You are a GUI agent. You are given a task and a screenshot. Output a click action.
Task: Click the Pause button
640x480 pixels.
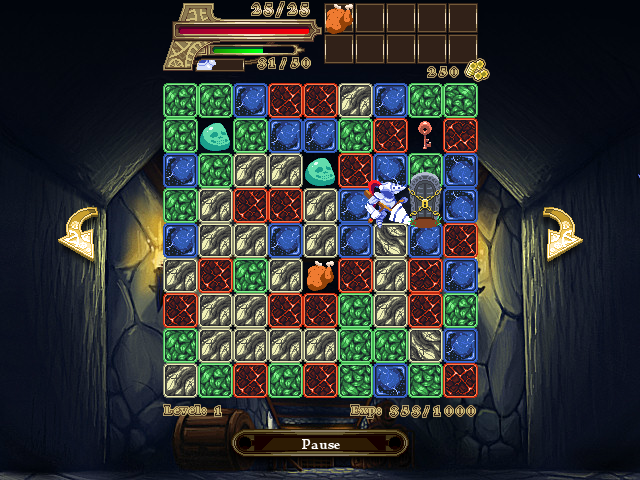tap(320, 444)
